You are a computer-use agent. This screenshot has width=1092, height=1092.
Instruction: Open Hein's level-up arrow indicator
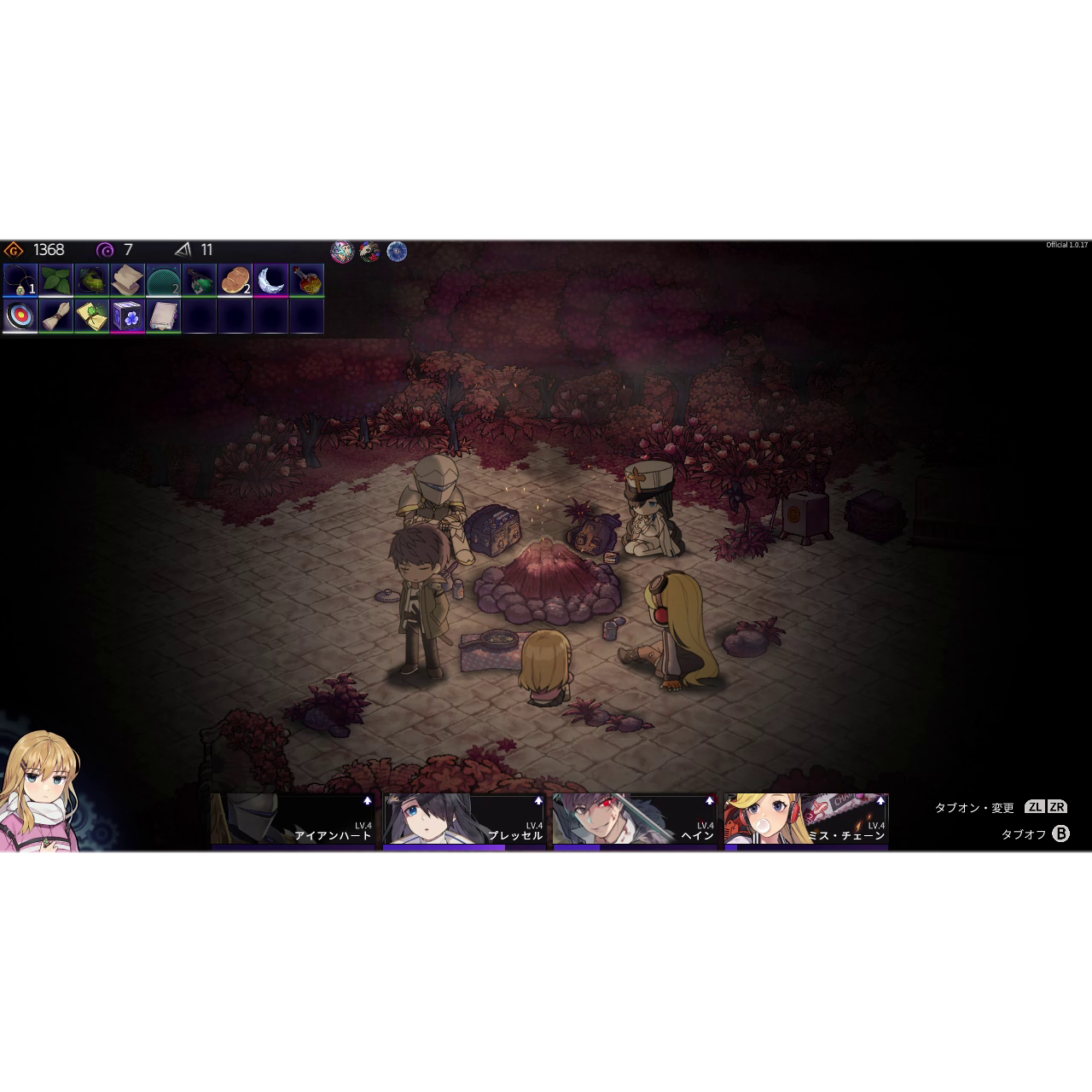708,799
